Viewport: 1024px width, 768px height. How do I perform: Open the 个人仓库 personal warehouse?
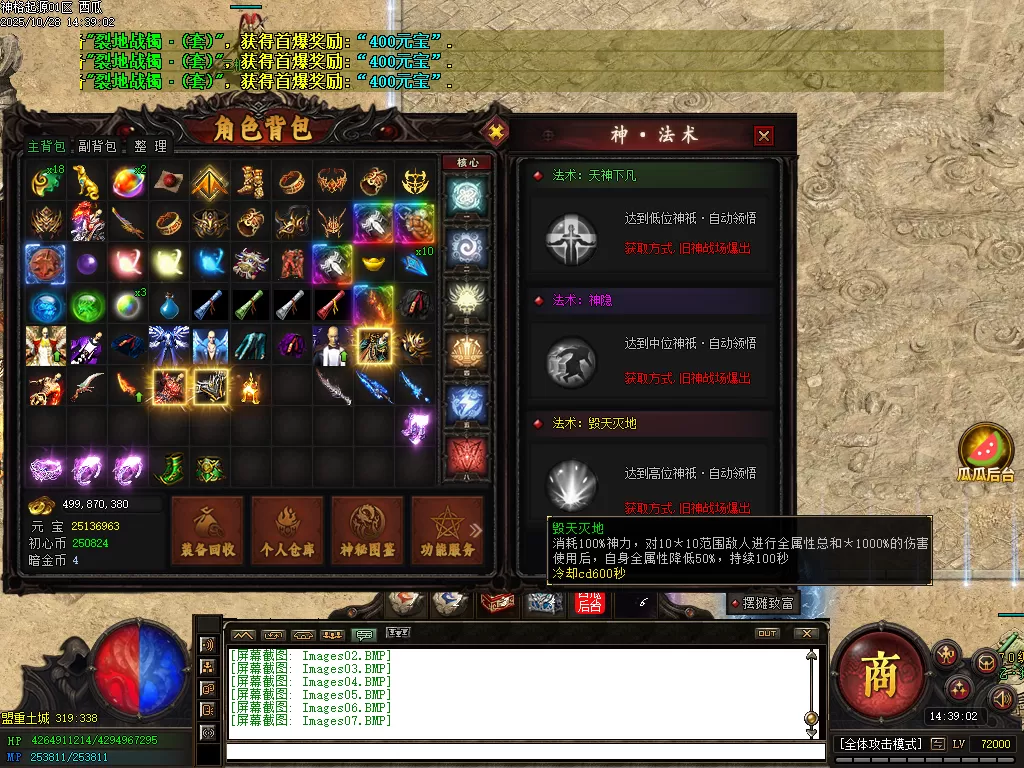click(287, 529)
